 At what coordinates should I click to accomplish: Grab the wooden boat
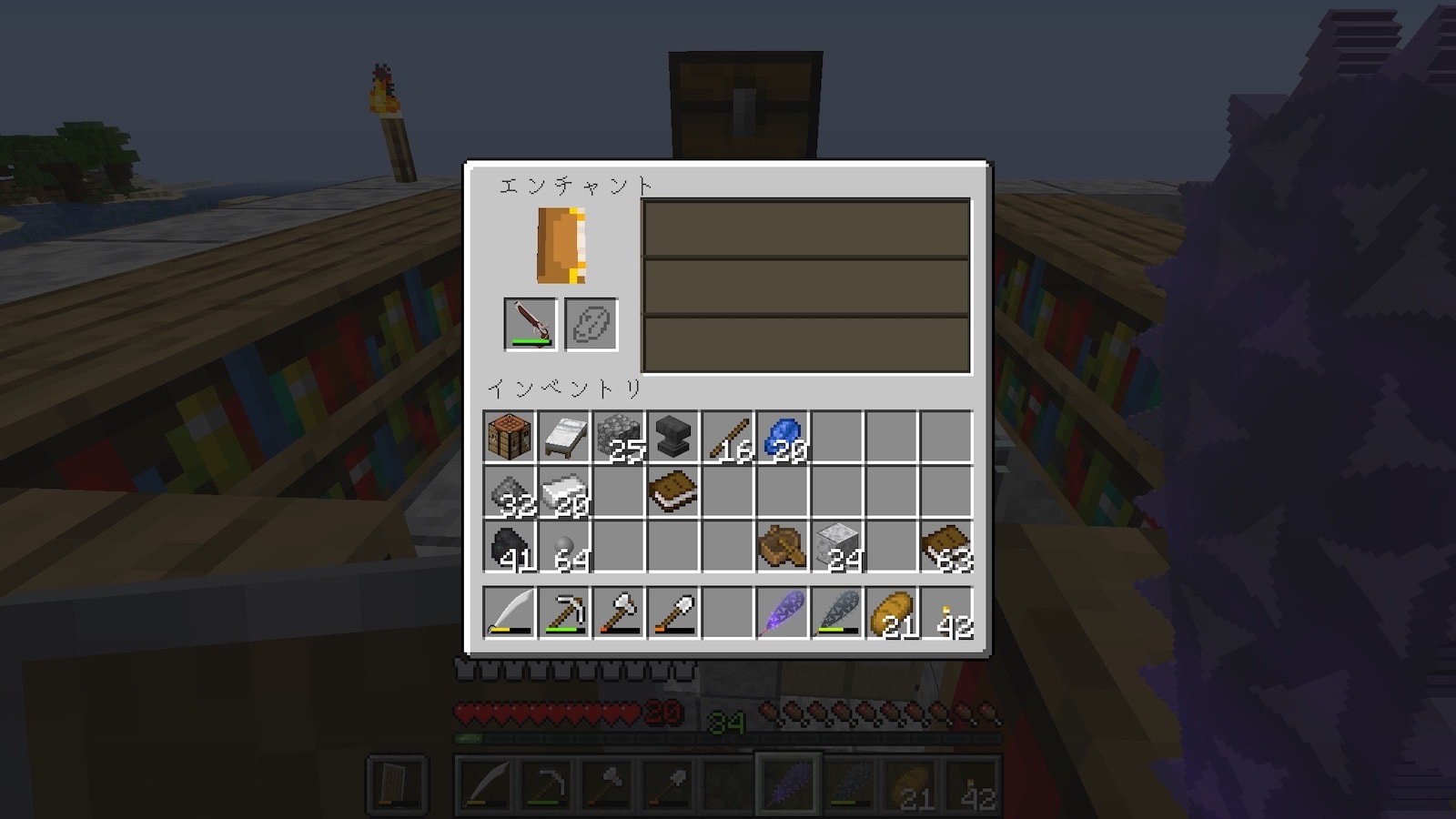[783, 547]
